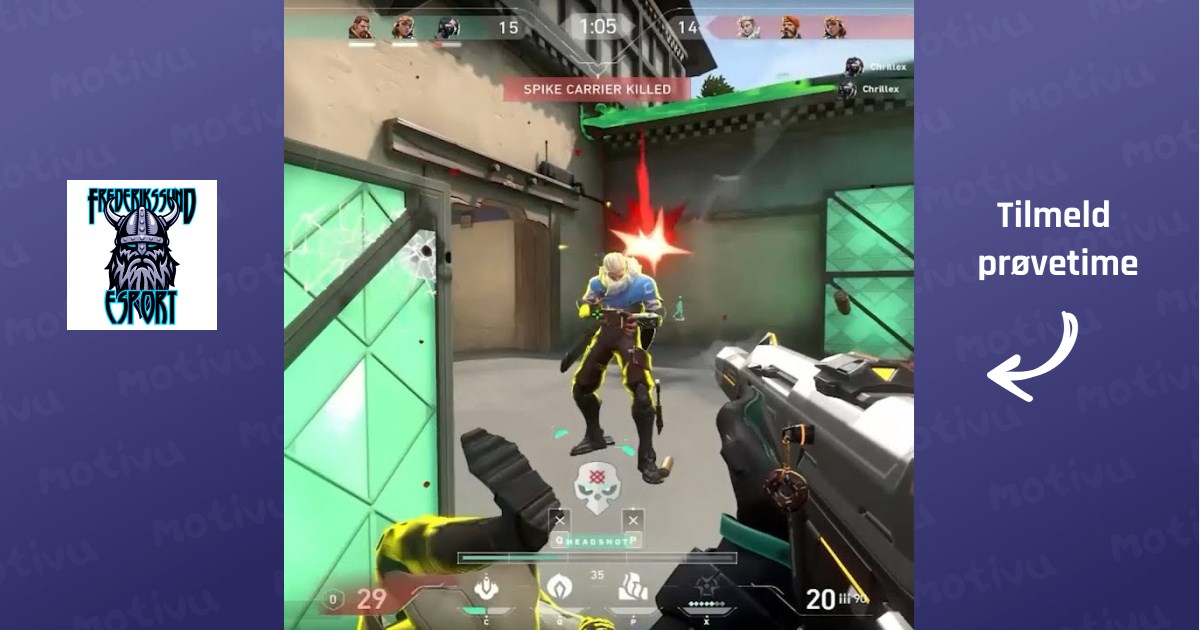This screenshot has width=1200, height=630.
Task: Trigger the blocky wall ability icon
Action: coord(632,588)
